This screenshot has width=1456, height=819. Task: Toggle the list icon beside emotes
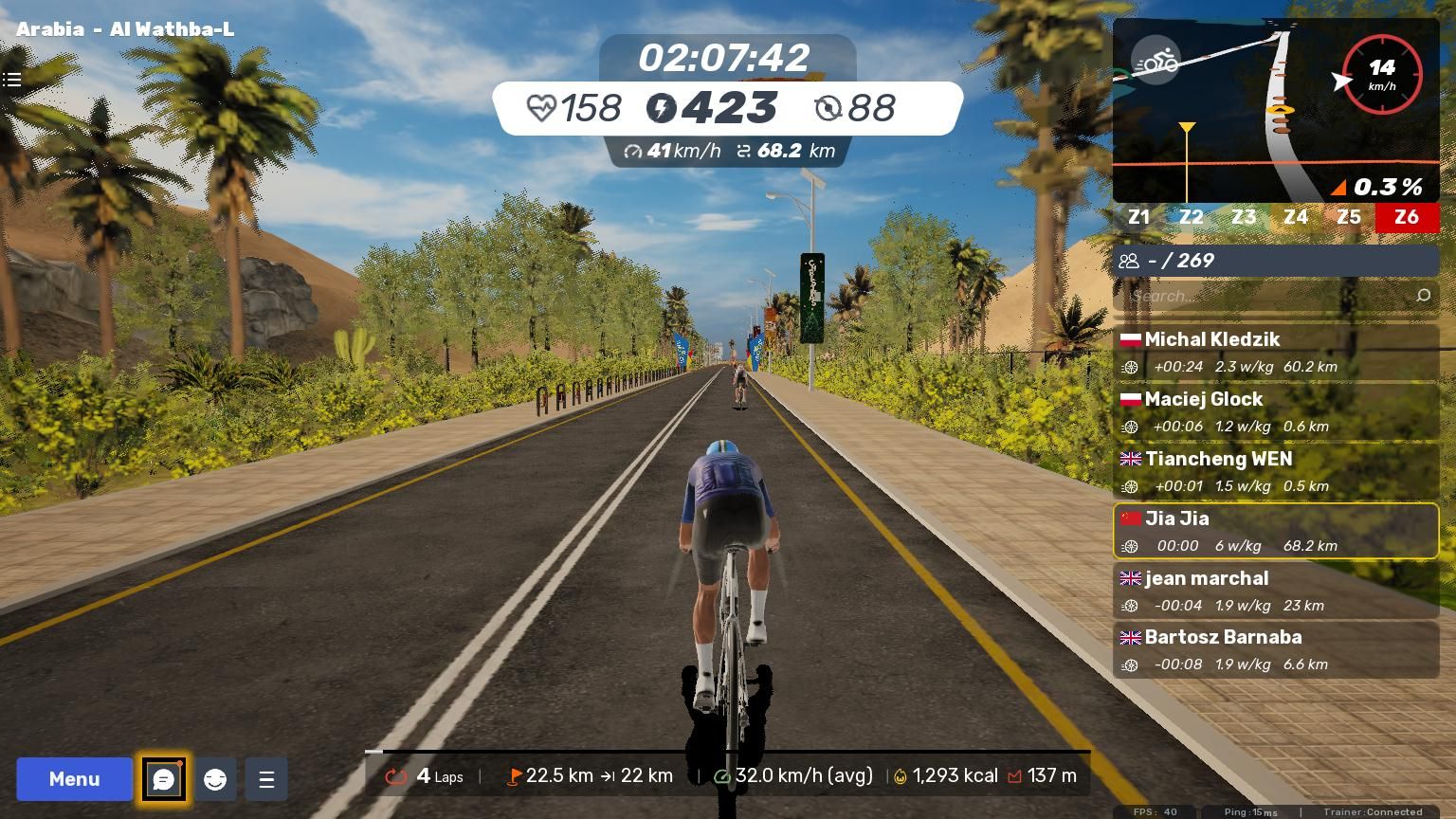[x=266, y=779]
